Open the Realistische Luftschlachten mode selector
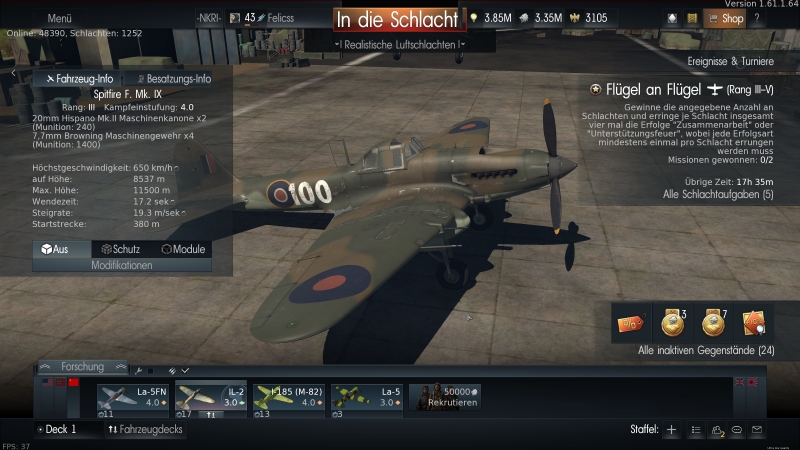 click(x=399, y=44)
